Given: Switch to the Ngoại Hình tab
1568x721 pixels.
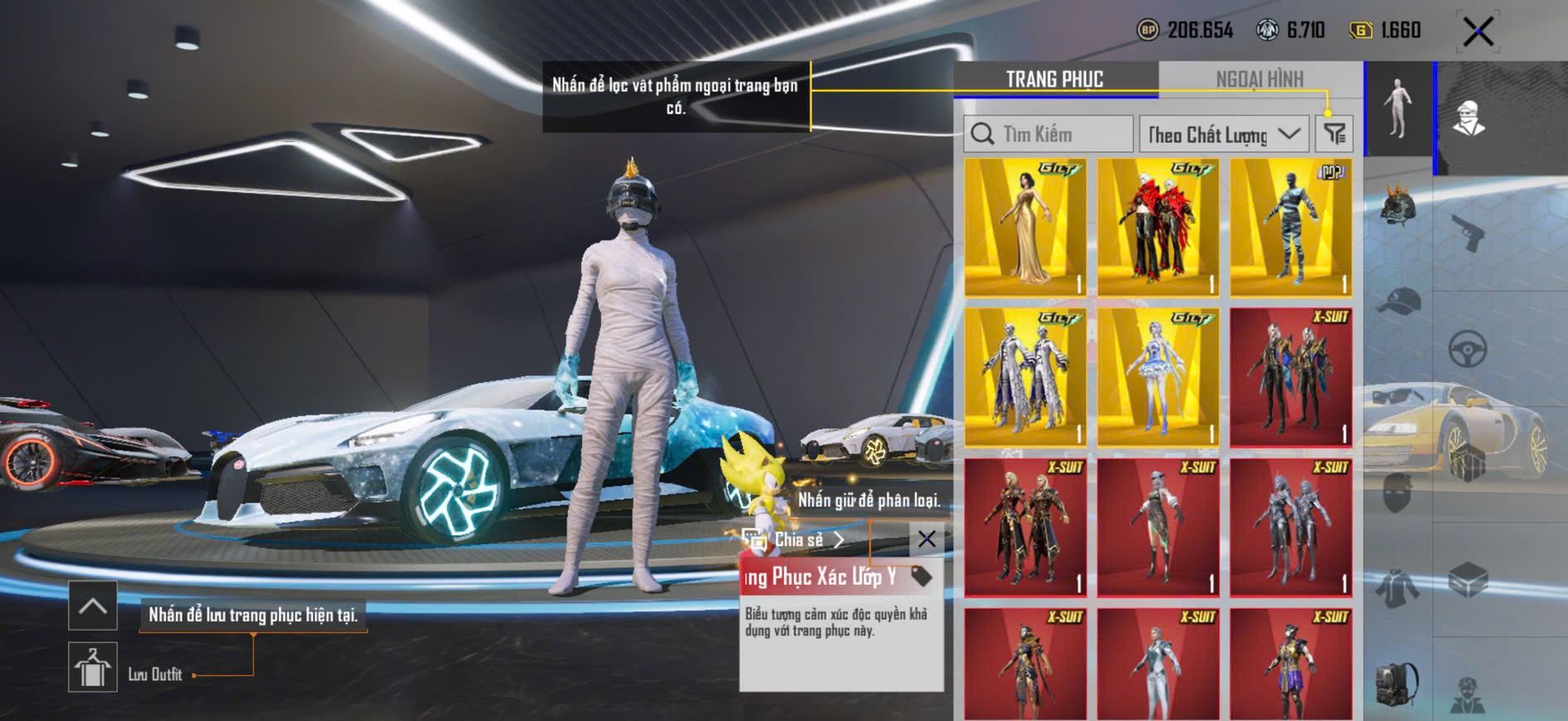Looking at the screenshot, I should [1259, 79].
